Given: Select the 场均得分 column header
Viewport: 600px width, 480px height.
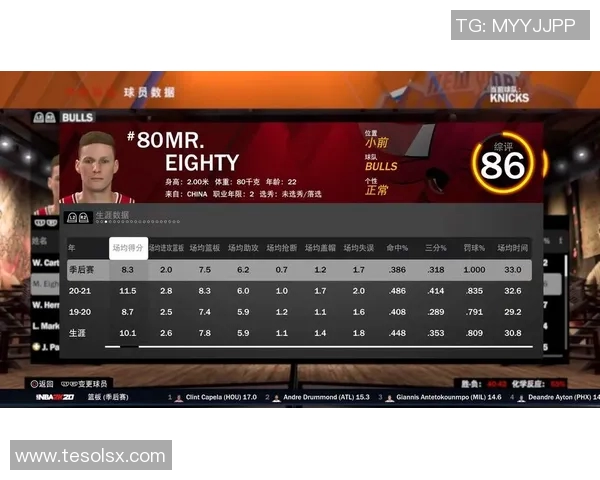Looking at the screenshot, I should point(128,247).
